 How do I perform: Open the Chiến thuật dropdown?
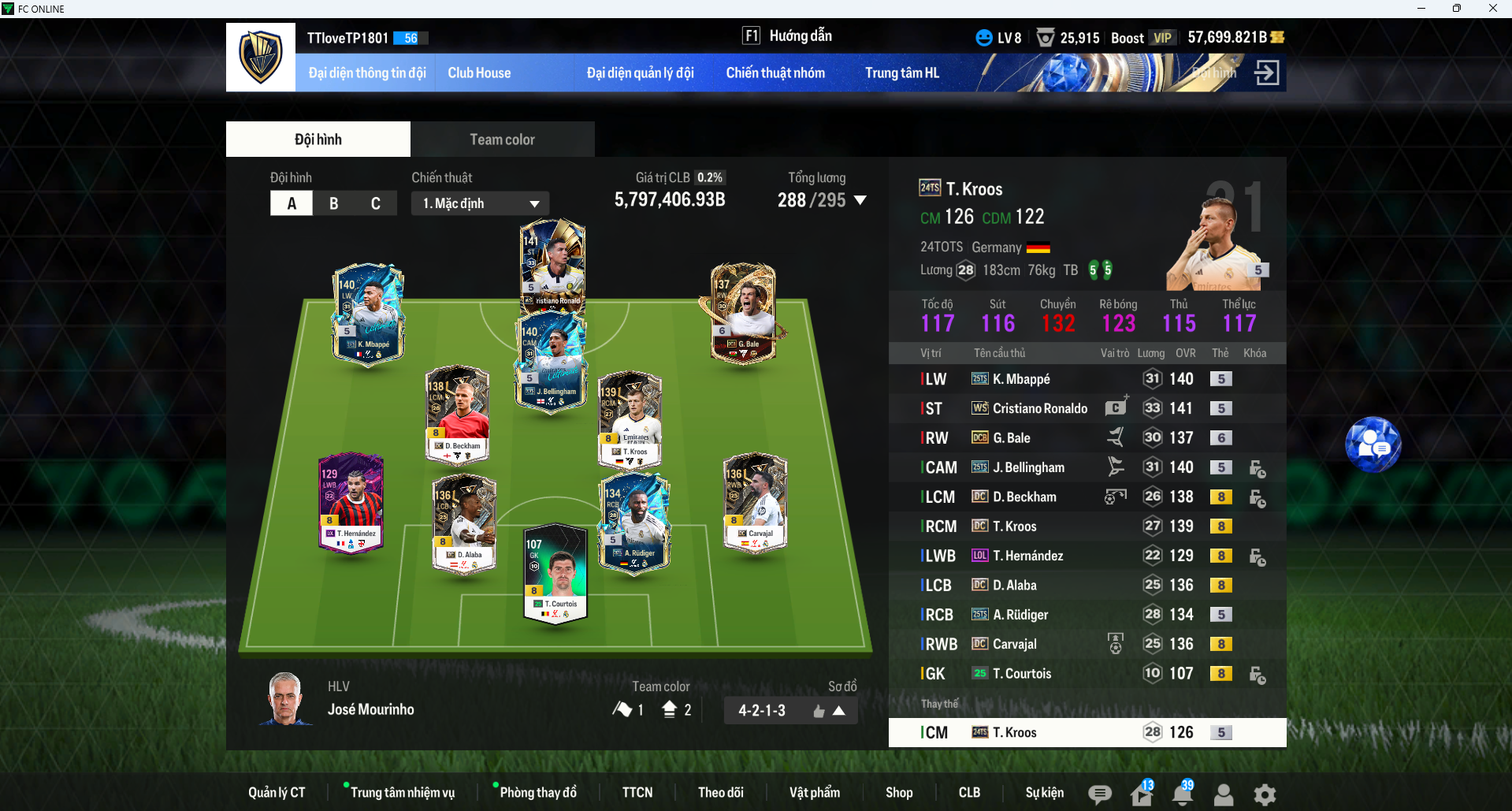tap(480, 203)
